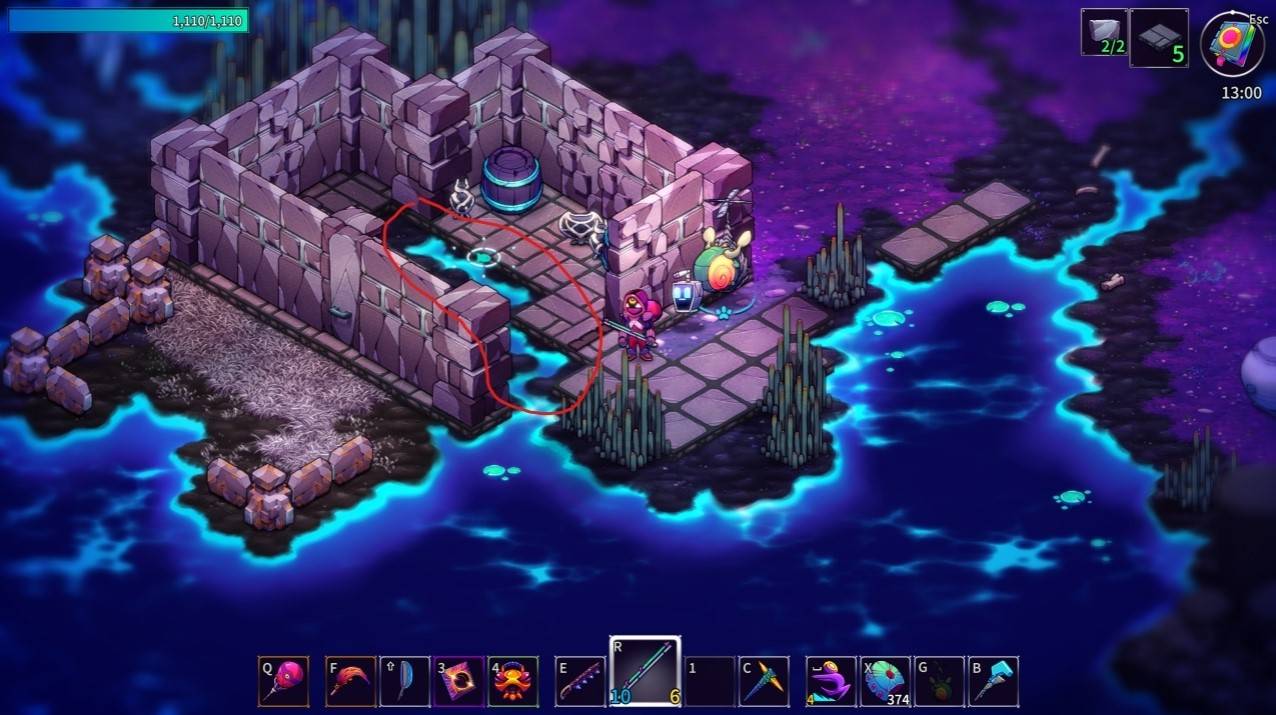Click the dimmed green bug slot

tap(939, 681)
